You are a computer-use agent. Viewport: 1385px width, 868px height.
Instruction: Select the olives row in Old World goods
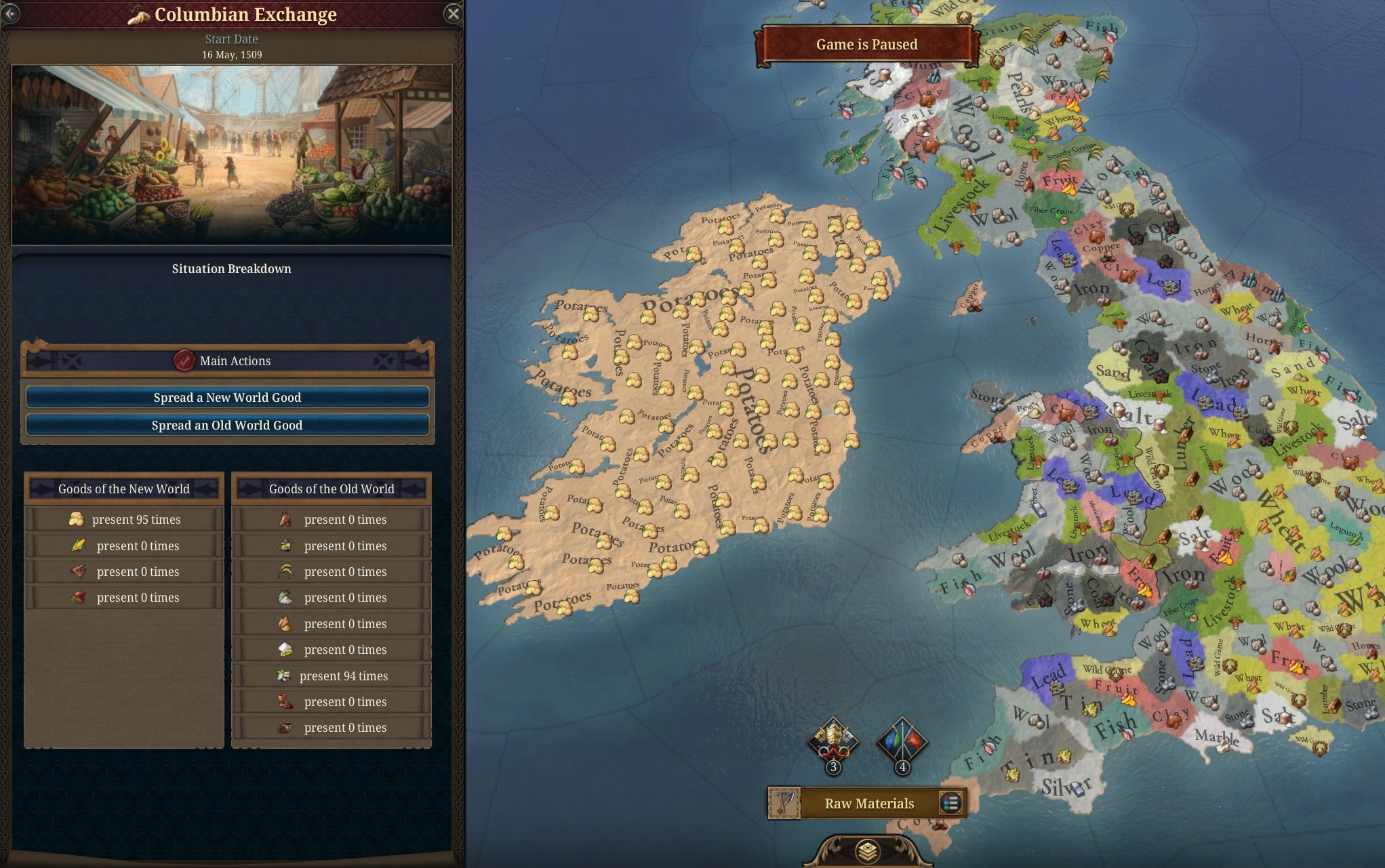[332, 546]
